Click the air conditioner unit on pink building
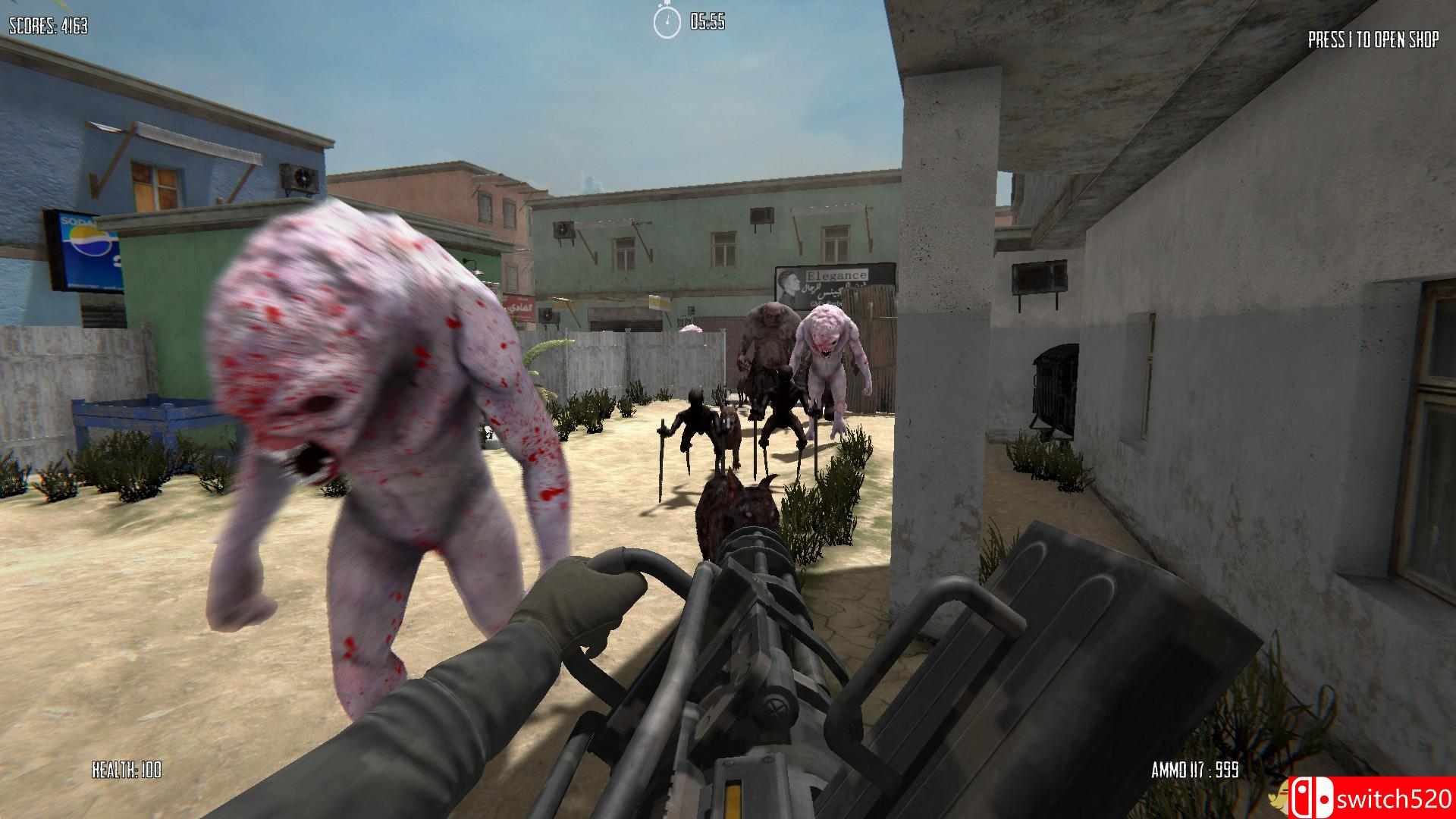Viewport: 1456px width, 819px height. [564, 229]
